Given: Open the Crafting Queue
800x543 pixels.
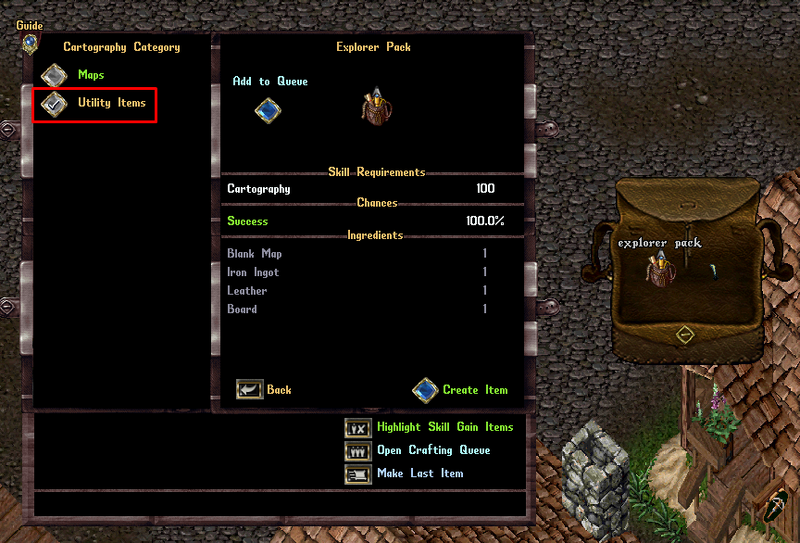Looking at the screenshot, I should click(357, 451).
